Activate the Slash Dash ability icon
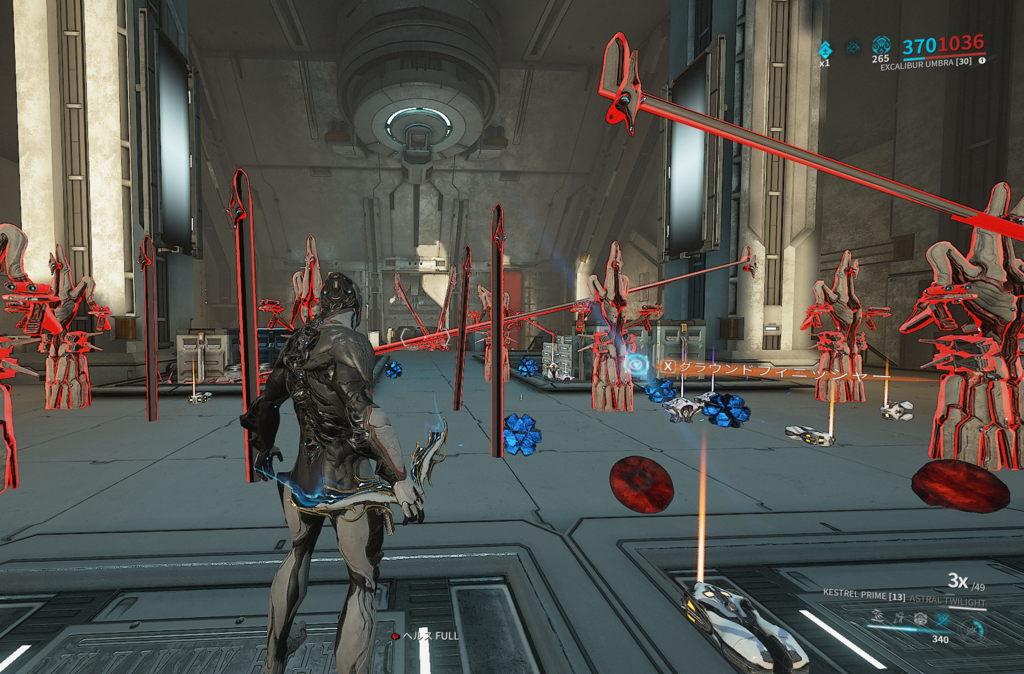The height and width of the screenshot is (674, 1024). tap(876, 619)
